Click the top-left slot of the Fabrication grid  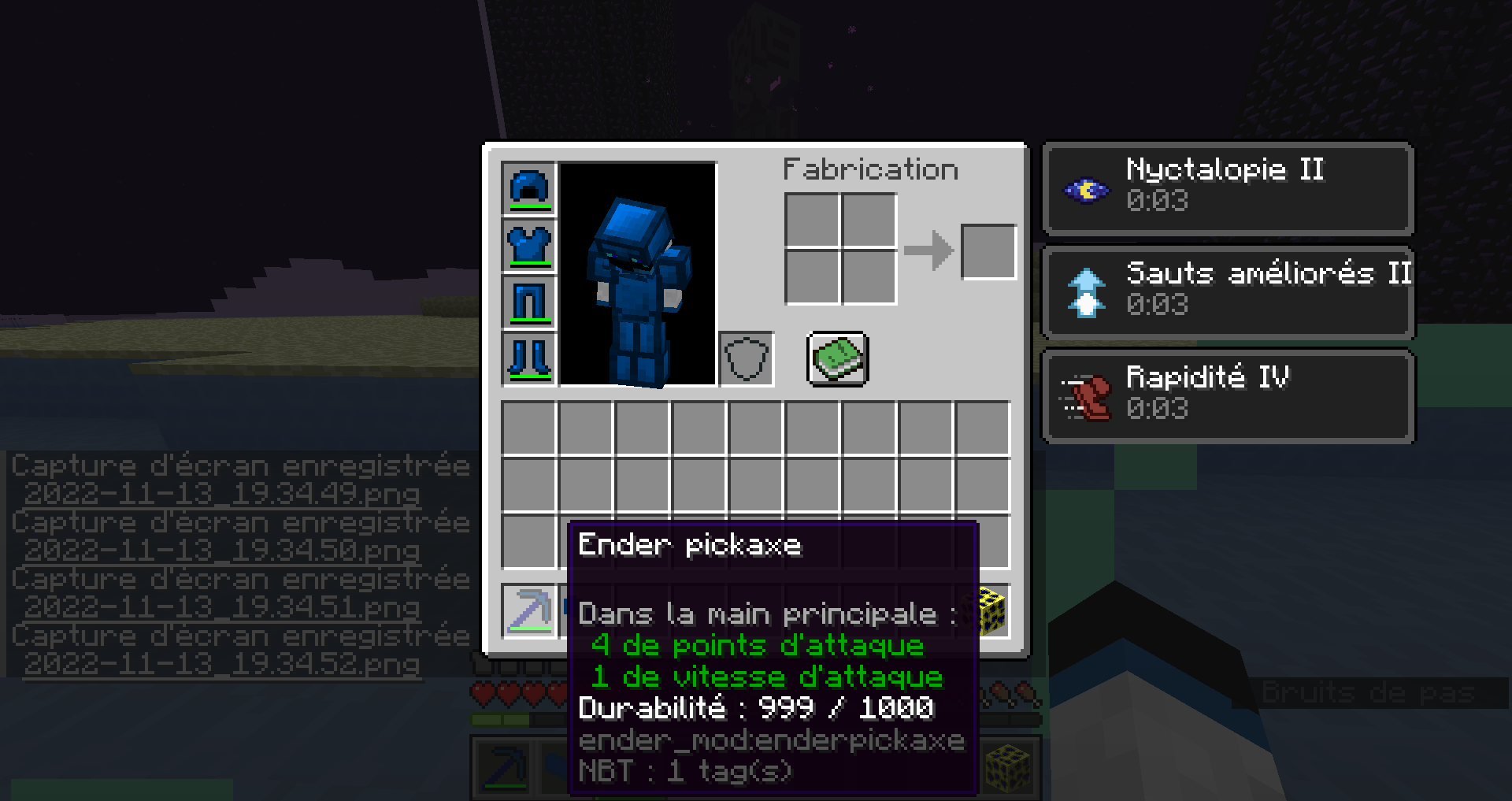click(812, 218)
